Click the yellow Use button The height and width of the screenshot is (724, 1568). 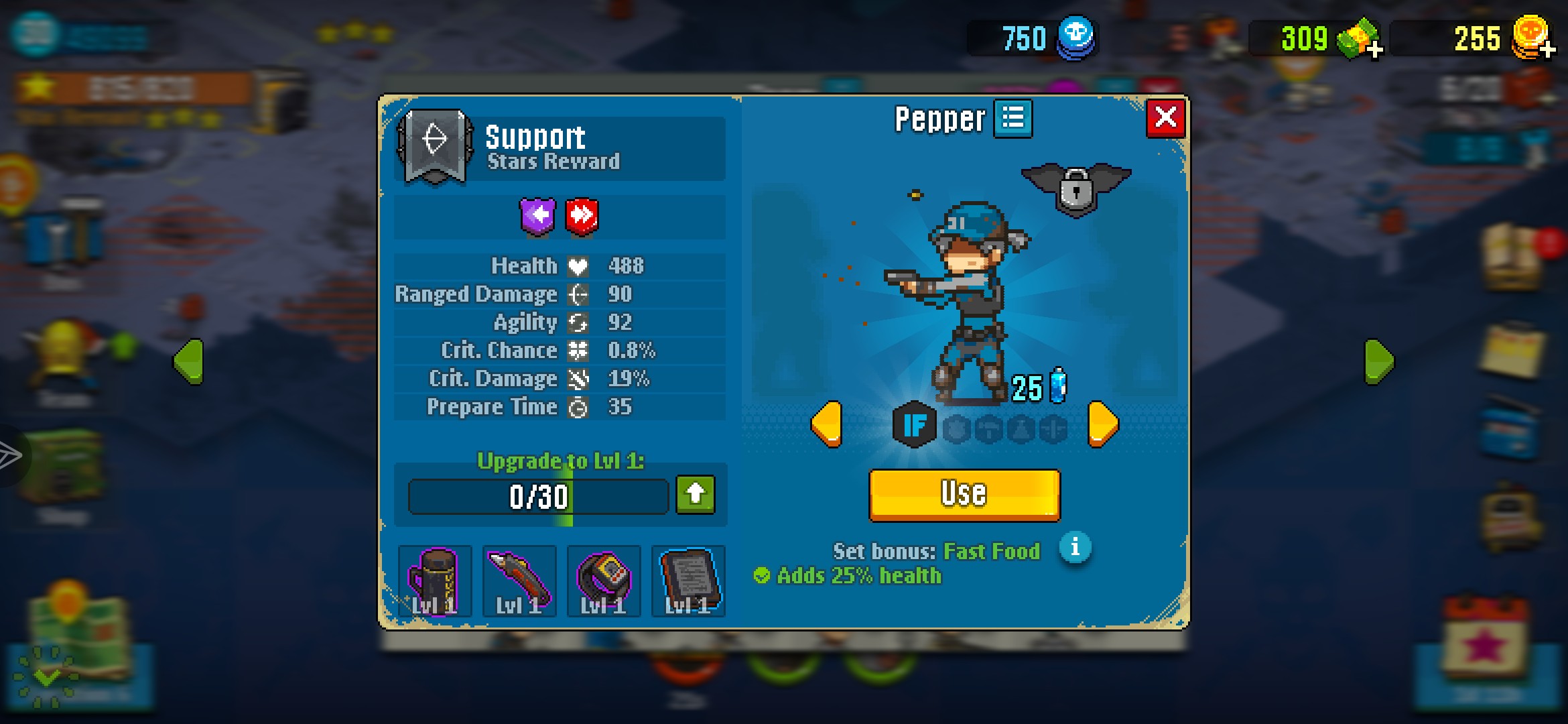coord(964,494)
